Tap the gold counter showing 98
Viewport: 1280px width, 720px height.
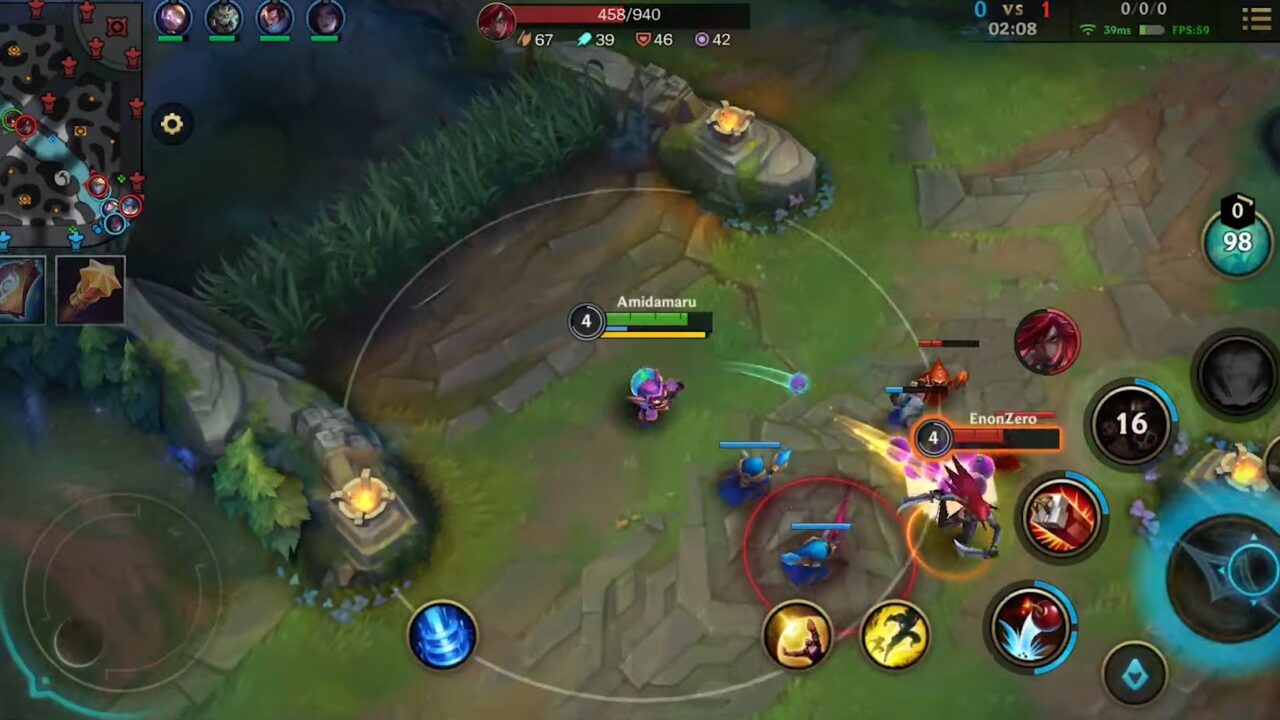click(x=1236, y=240)
